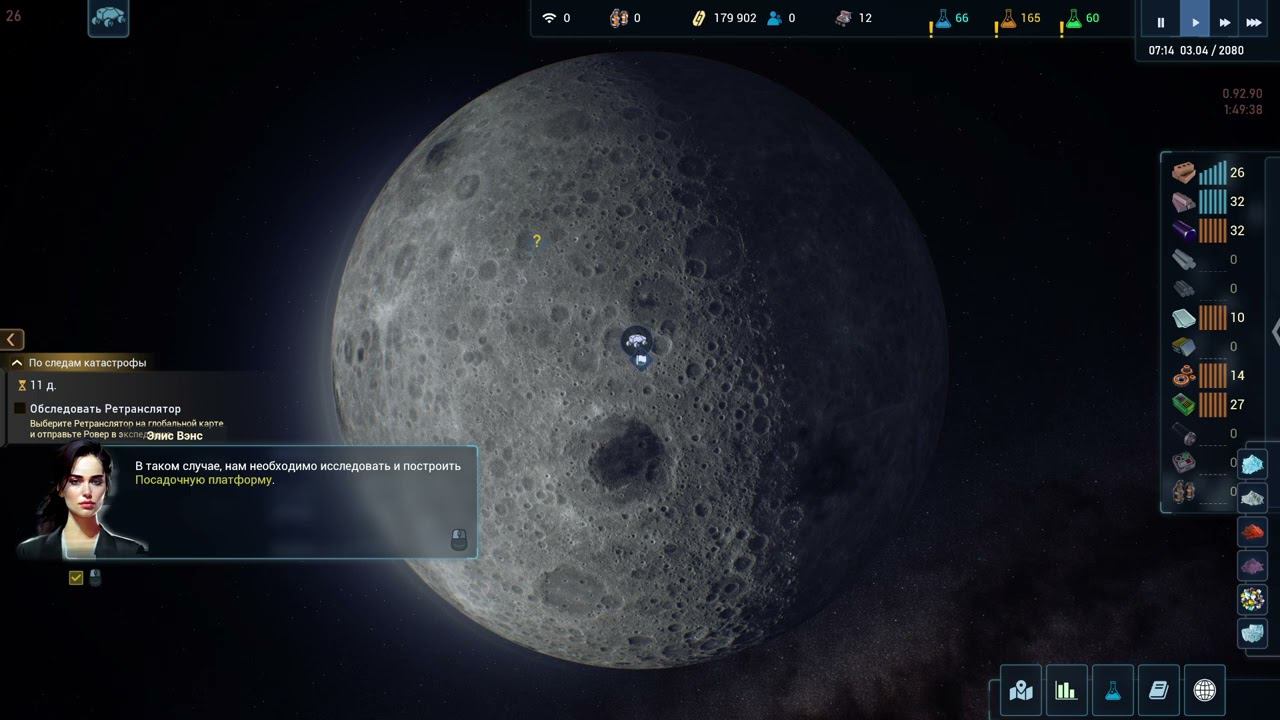1280x720 pixels.
Task: Open the journal book button
Action: (x=1158, y=690)
